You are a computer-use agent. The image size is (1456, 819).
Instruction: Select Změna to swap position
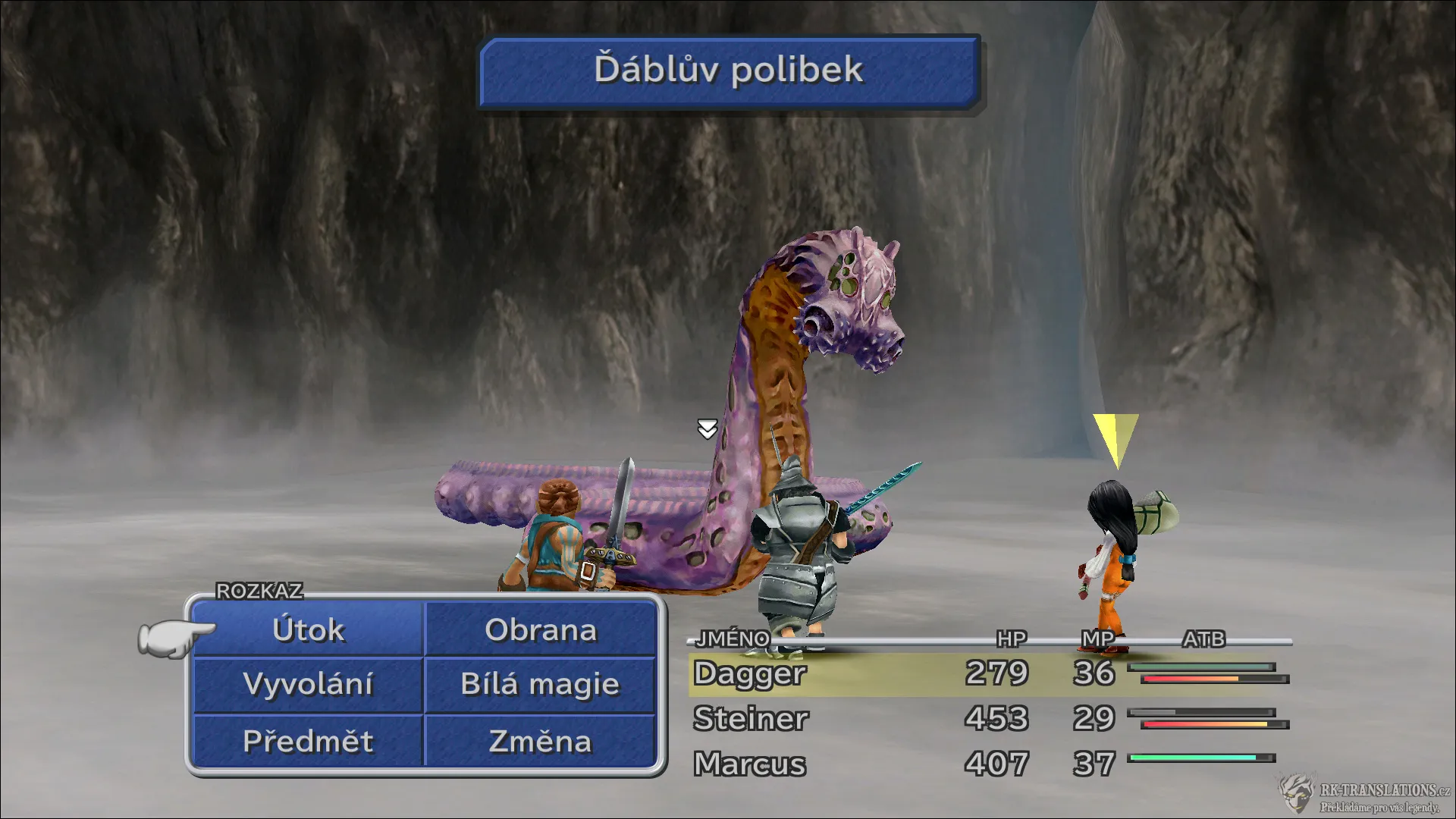540,741
